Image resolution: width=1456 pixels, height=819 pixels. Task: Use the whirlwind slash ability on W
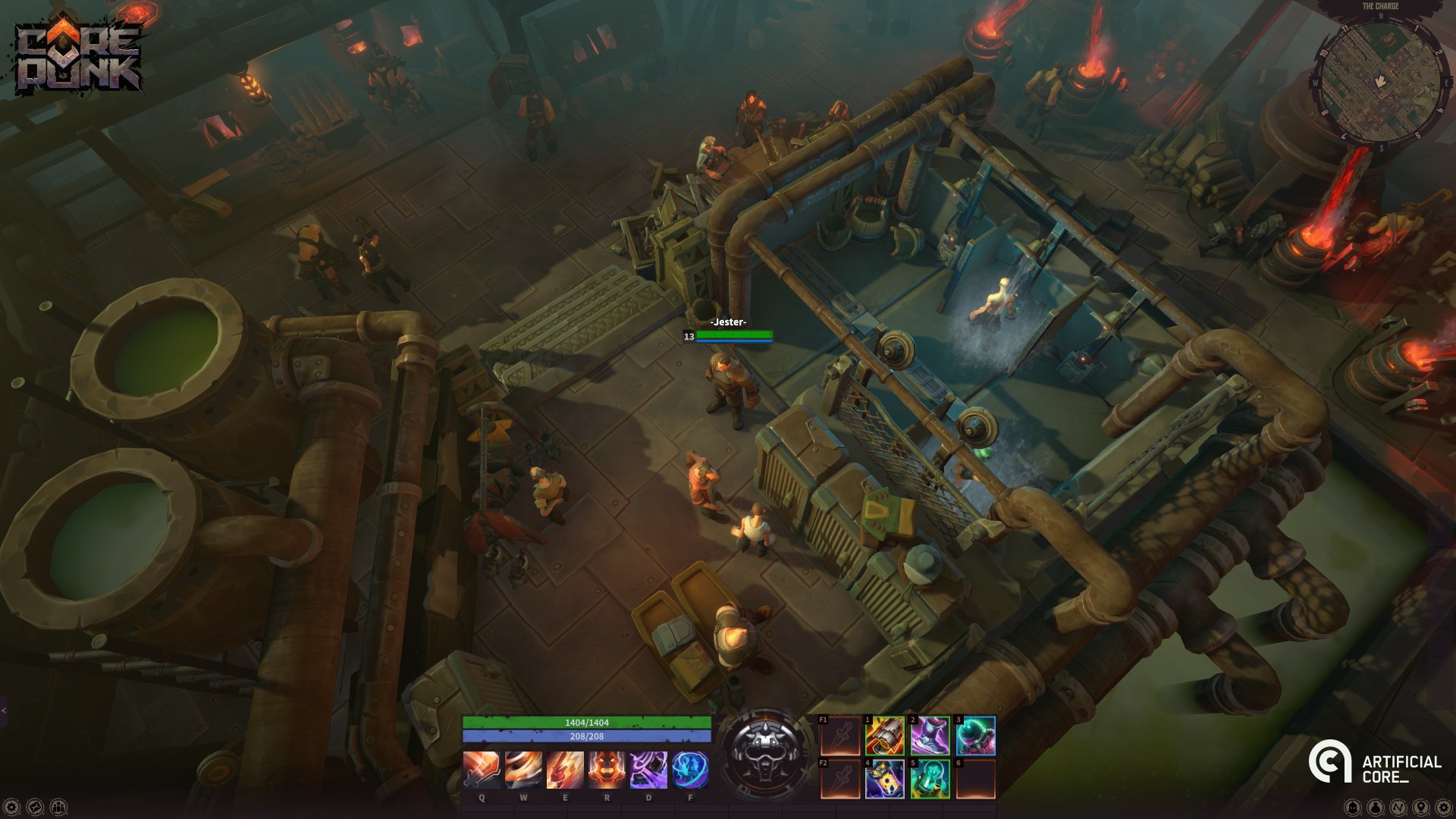[523, 770]
